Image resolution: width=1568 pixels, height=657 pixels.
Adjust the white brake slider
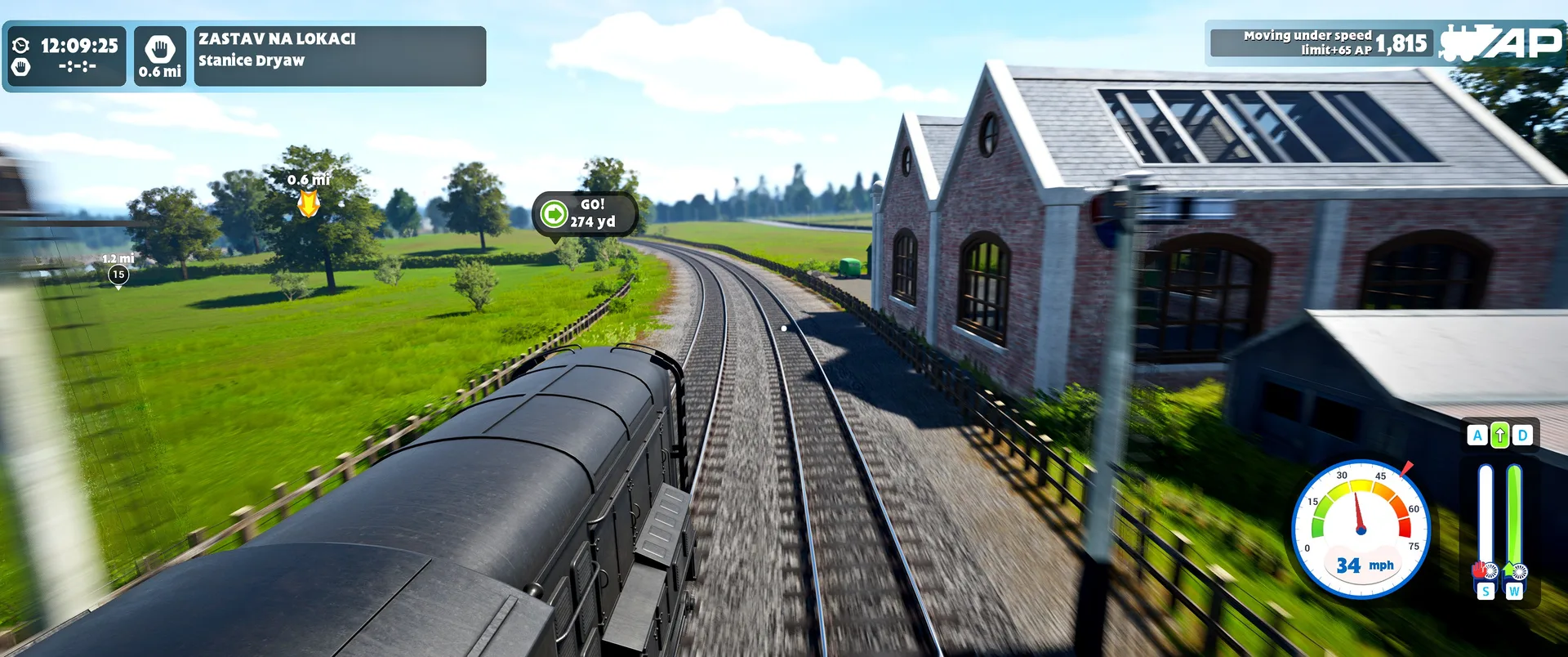[1486, 515]
